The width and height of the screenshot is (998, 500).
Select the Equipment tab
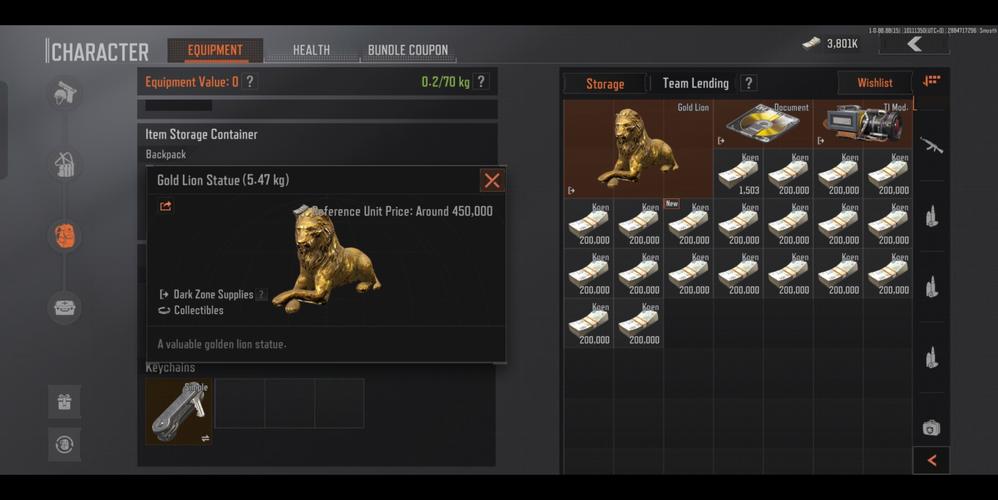pos(215,50)
